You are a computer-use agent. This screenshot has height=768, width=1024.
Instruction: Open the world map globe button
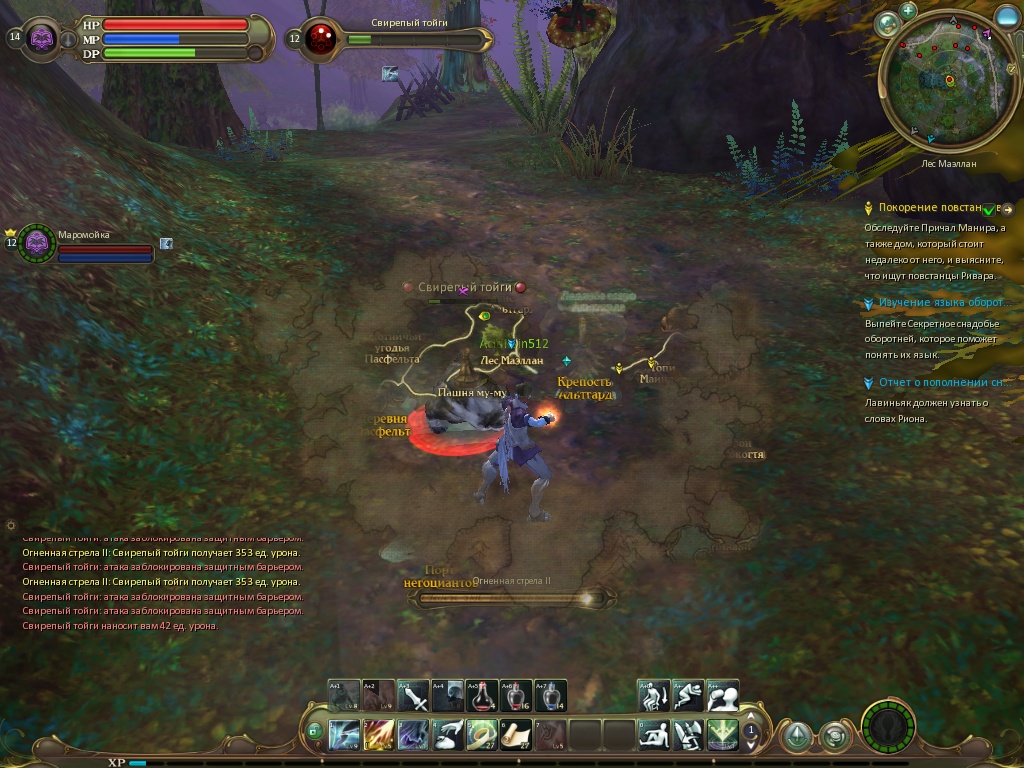coord(887,24)
